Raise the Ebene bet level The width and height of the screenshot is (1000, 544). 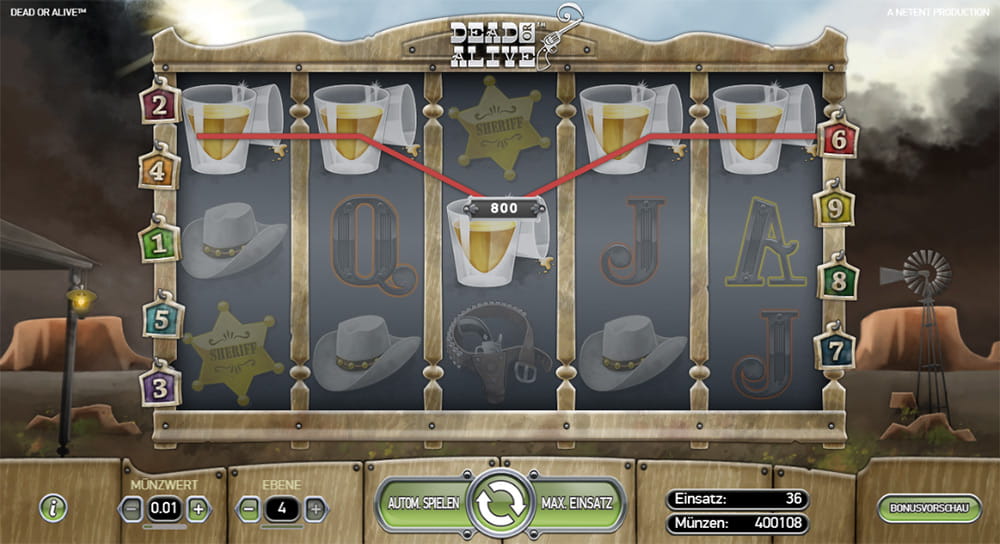point(315,509)
